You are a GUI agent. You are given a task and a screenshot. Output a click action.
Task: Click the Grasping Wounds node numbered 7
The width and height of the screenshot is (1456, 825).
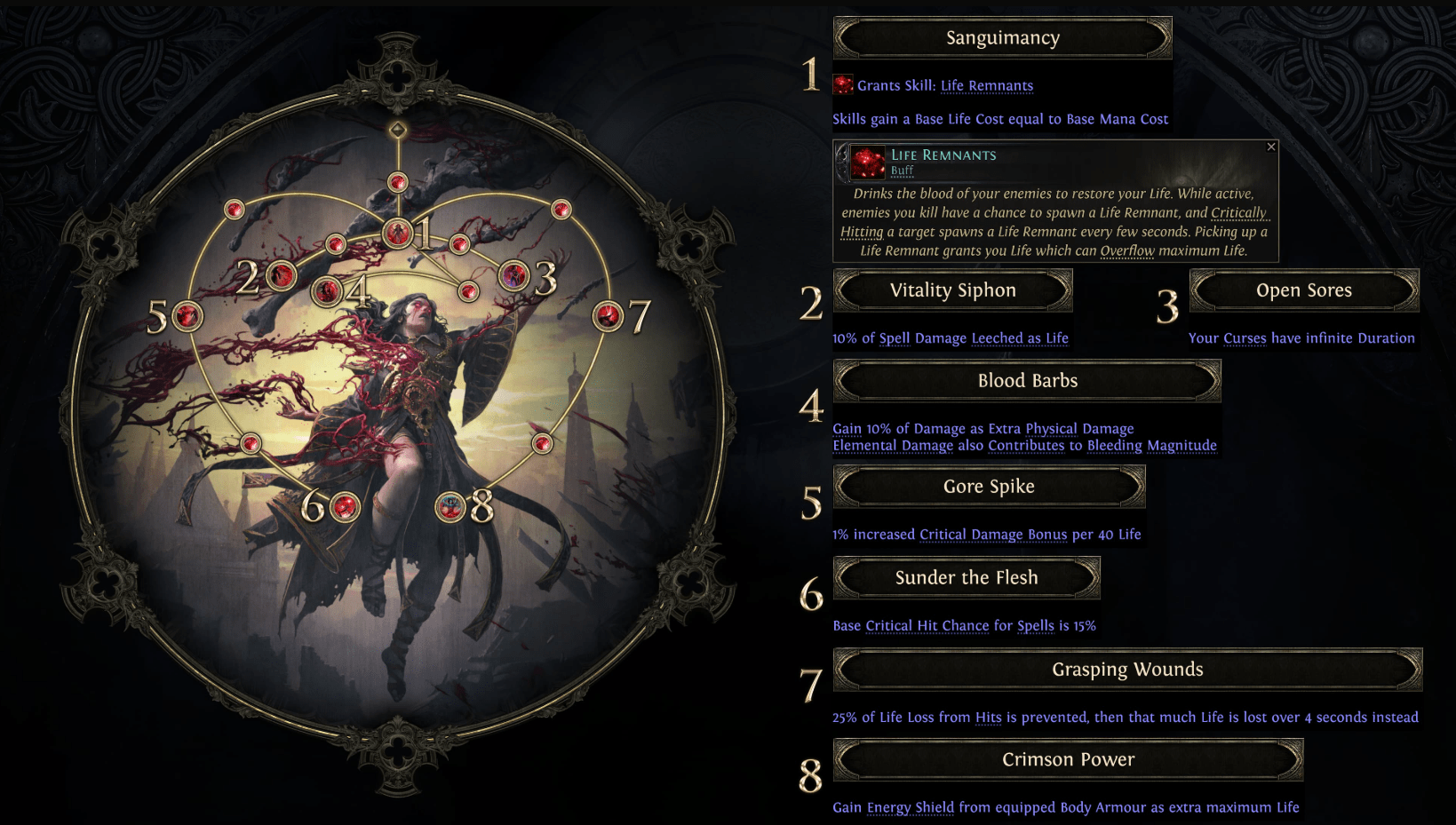pos(610,315)
